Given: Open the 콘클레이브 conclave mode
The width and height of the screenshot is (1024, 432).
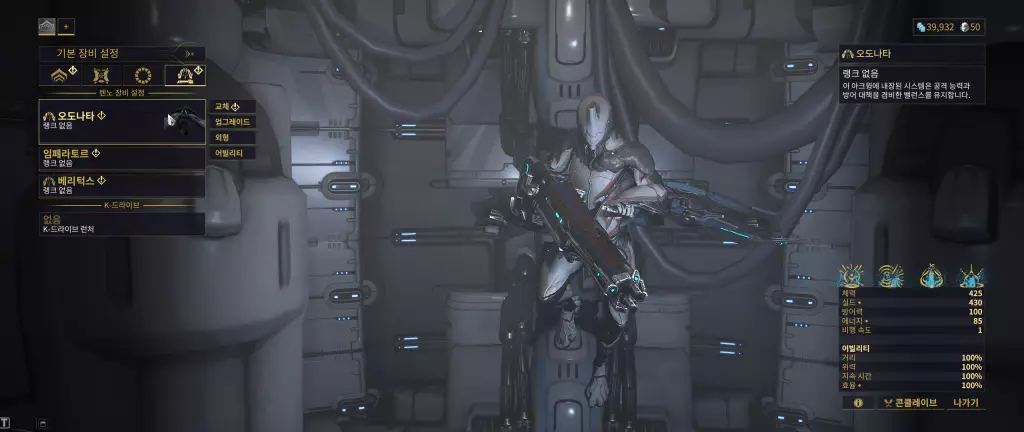Looking at the screenshot, I should pos(909,403).
